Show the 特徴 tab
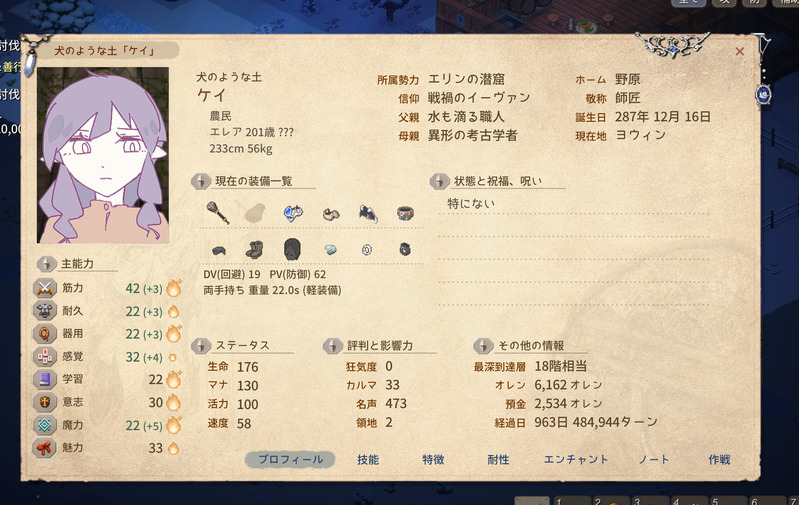Screen dimensions: 799x505 click(x=433, y=460)
